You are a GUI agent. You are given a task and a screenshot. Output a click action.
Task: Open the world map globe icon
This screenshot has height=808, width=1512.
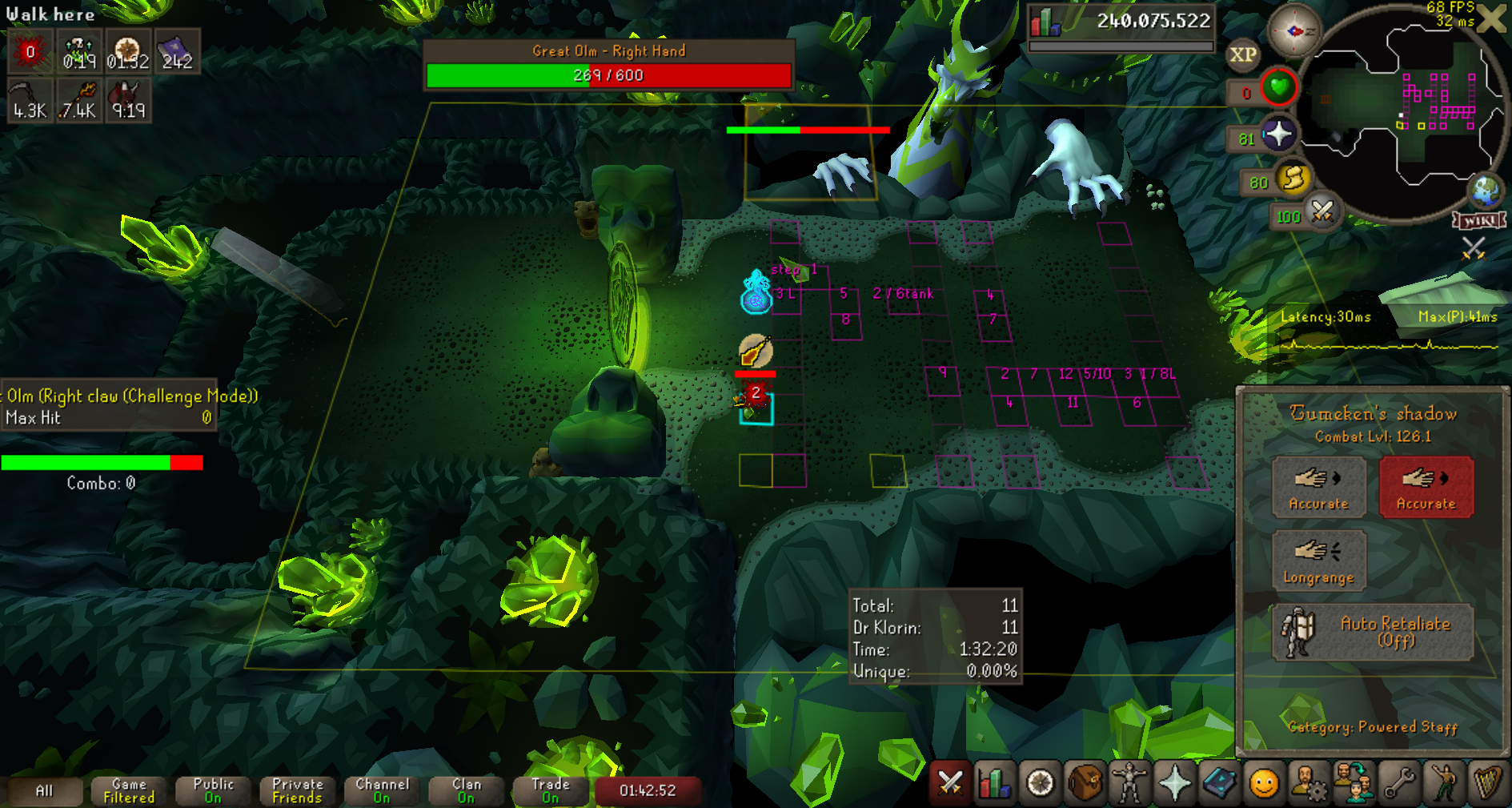click(x=1486, y=191)
